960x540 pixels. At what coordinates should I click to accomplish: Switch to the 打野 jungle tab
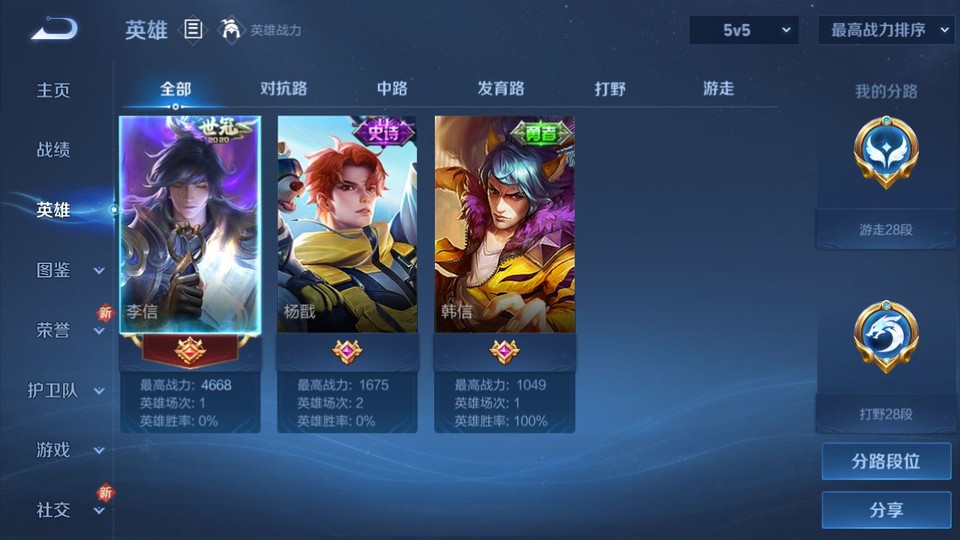point(610,88)
